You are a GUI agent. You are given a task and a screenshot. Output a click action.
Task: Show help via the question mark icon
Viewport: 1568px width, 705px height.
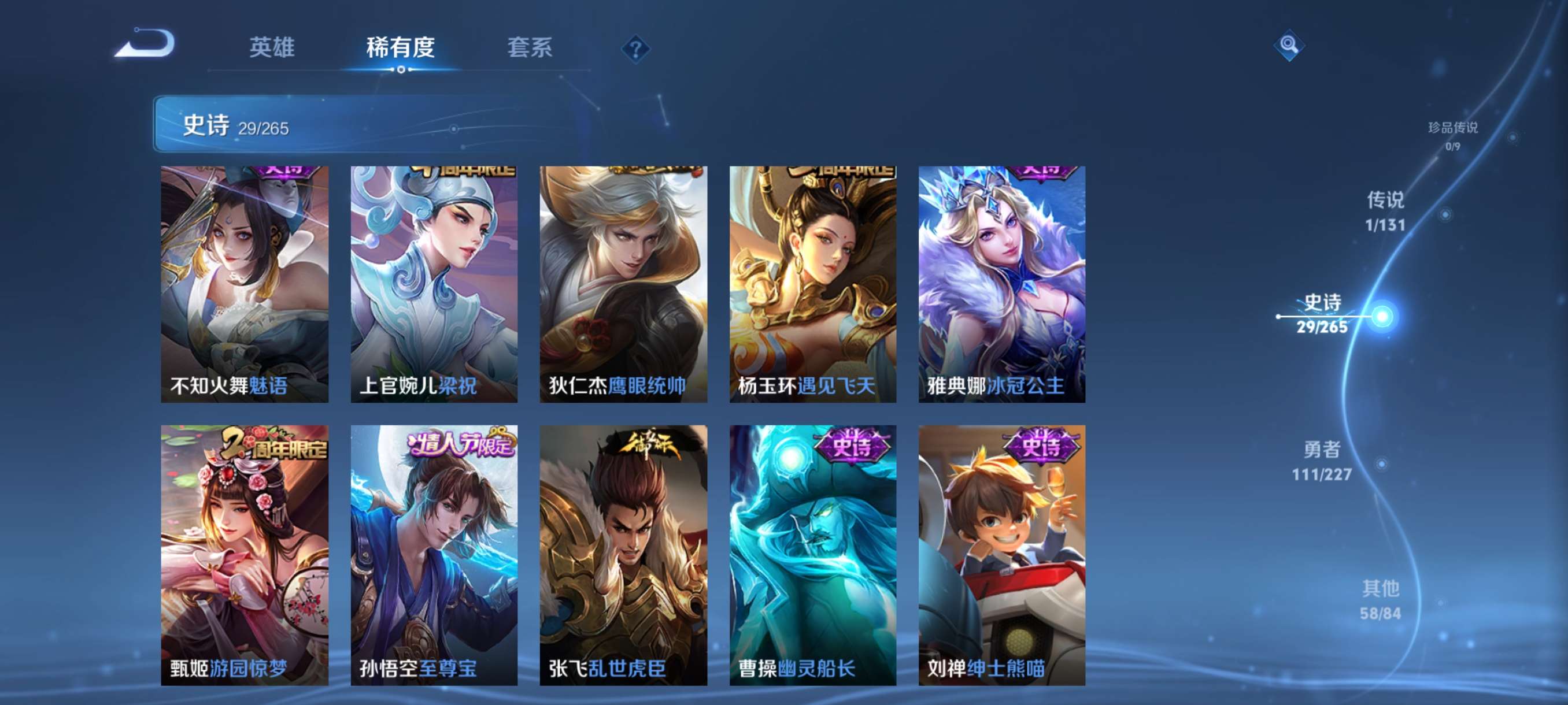[635, 49]
